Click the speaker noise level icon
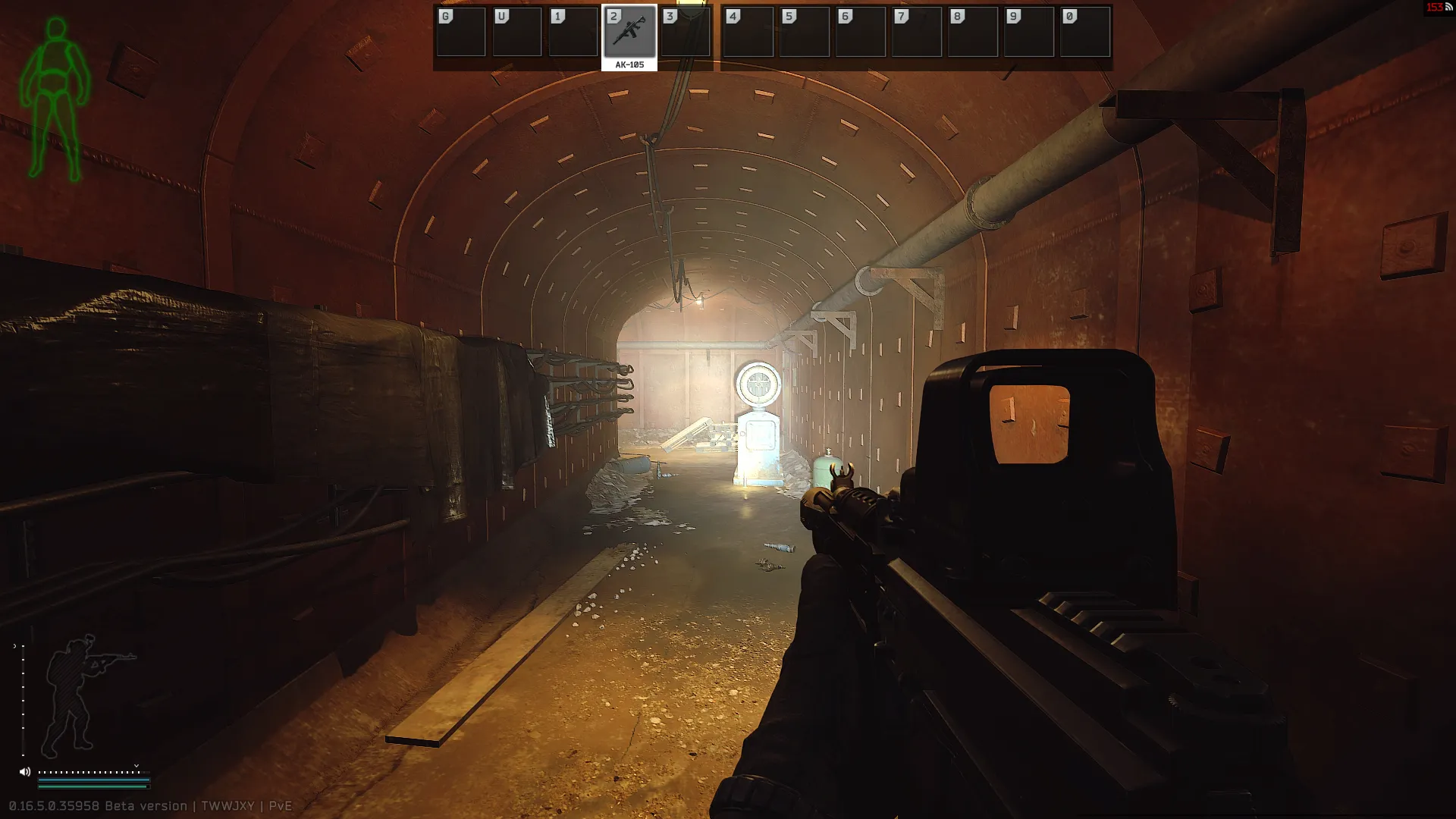This screenshot has width=1456, height=819. coord(25,772)
